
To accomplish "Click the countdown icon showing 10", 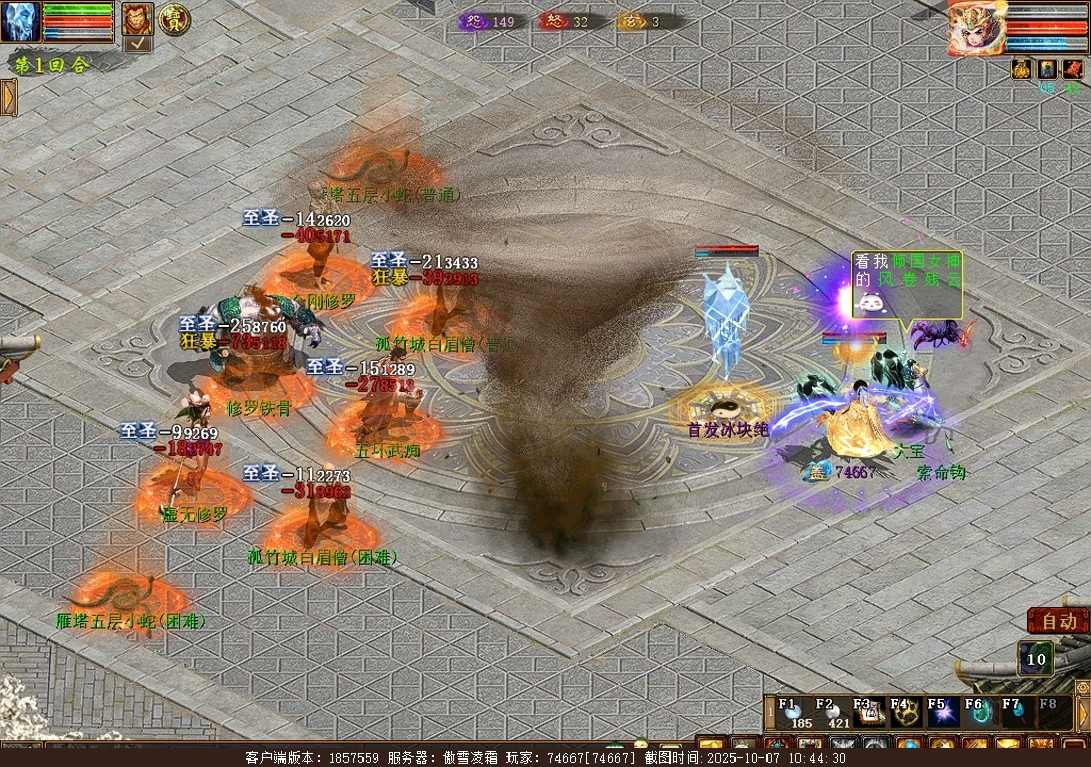I will (1036, 659).
